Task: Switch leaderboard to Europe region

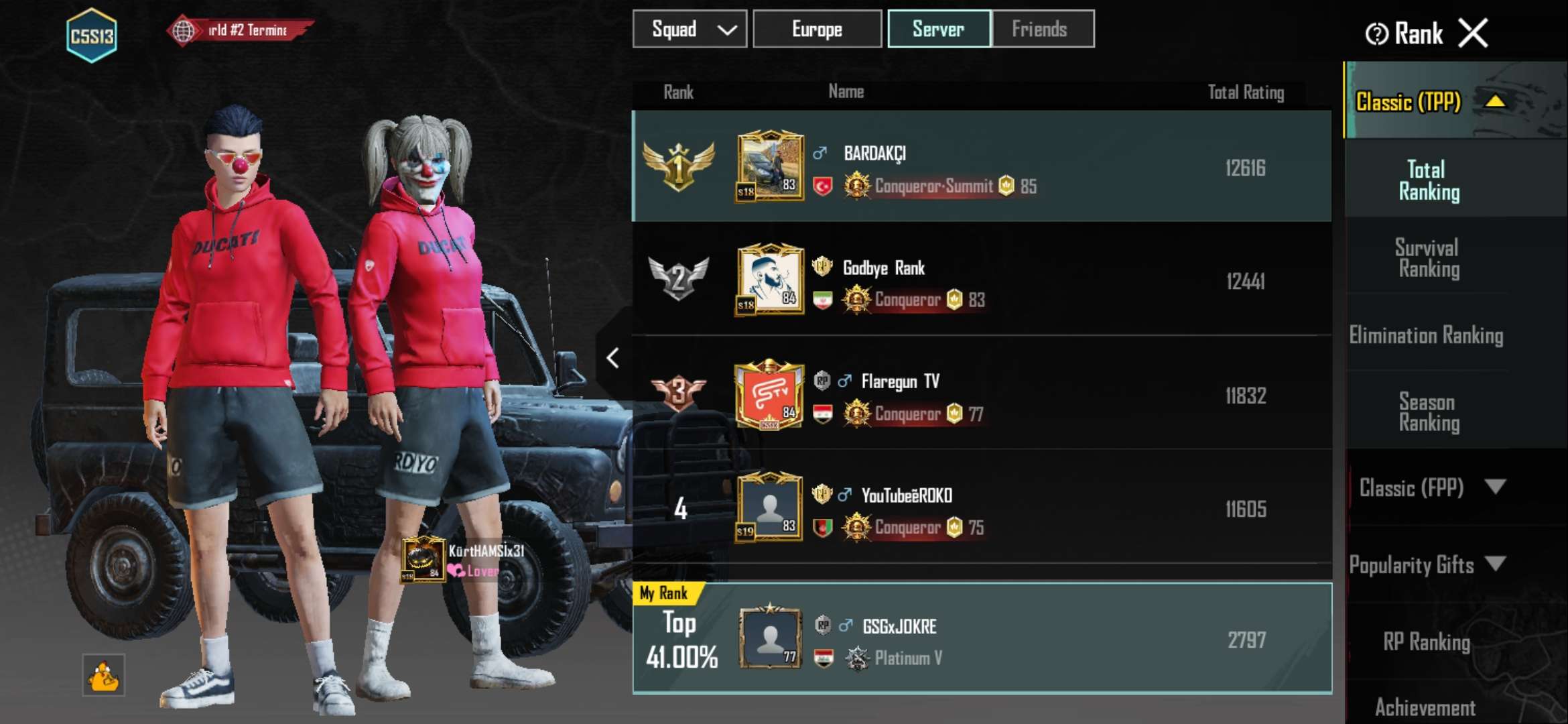Action: (x=816, y=29)
